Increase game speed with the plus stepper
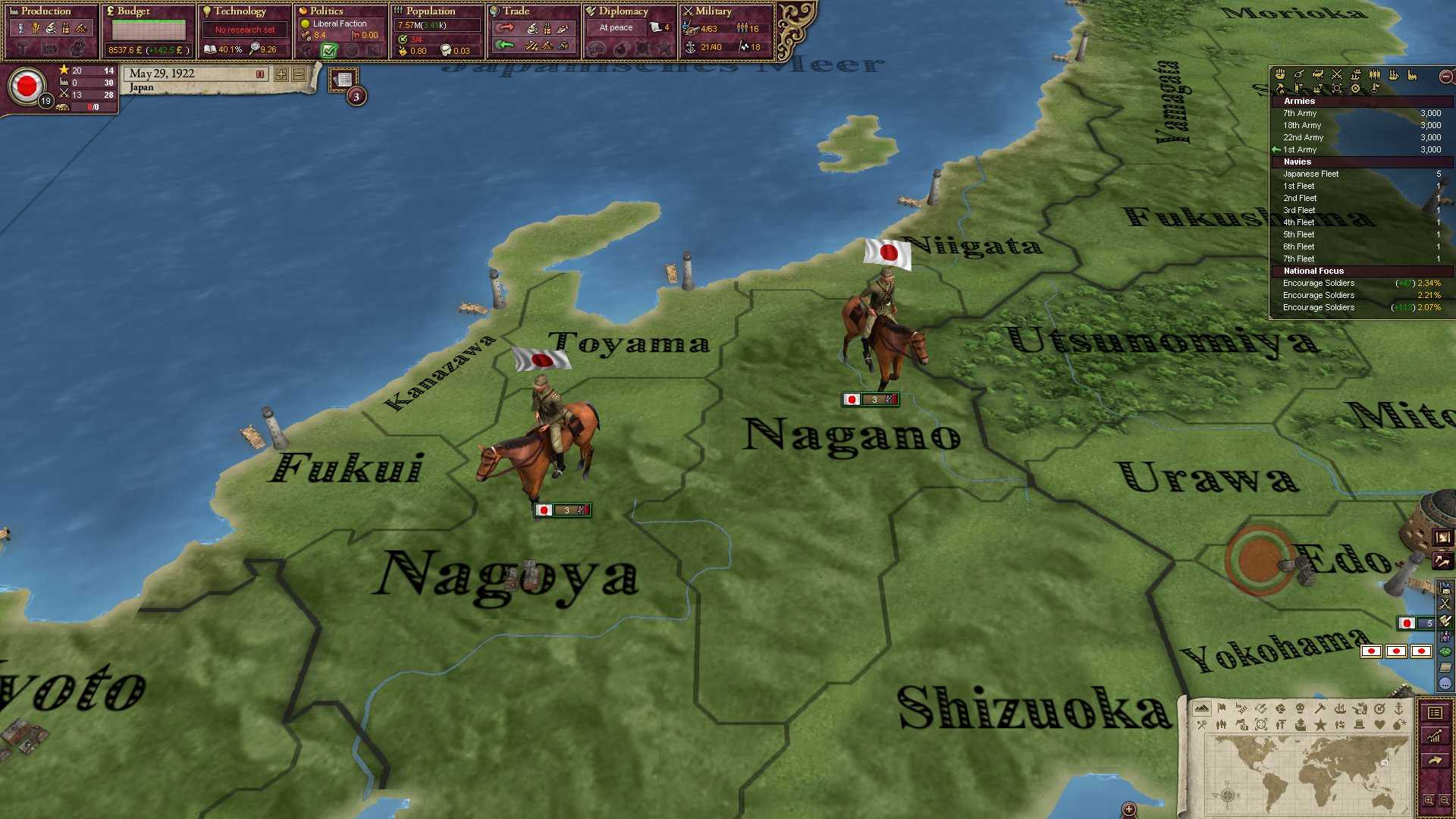The height and width of the screenshot is (819, 1456). point(281,74)
